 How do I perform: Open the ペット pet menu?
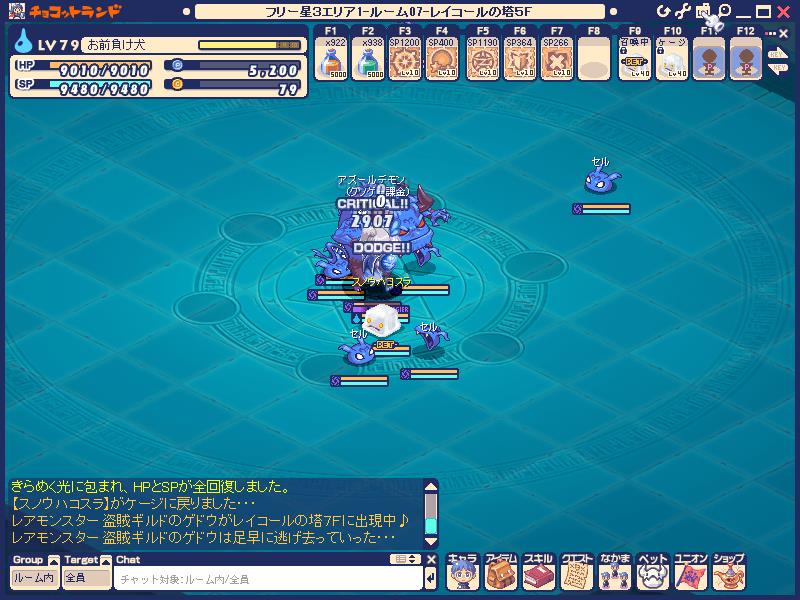coord(652,572)
